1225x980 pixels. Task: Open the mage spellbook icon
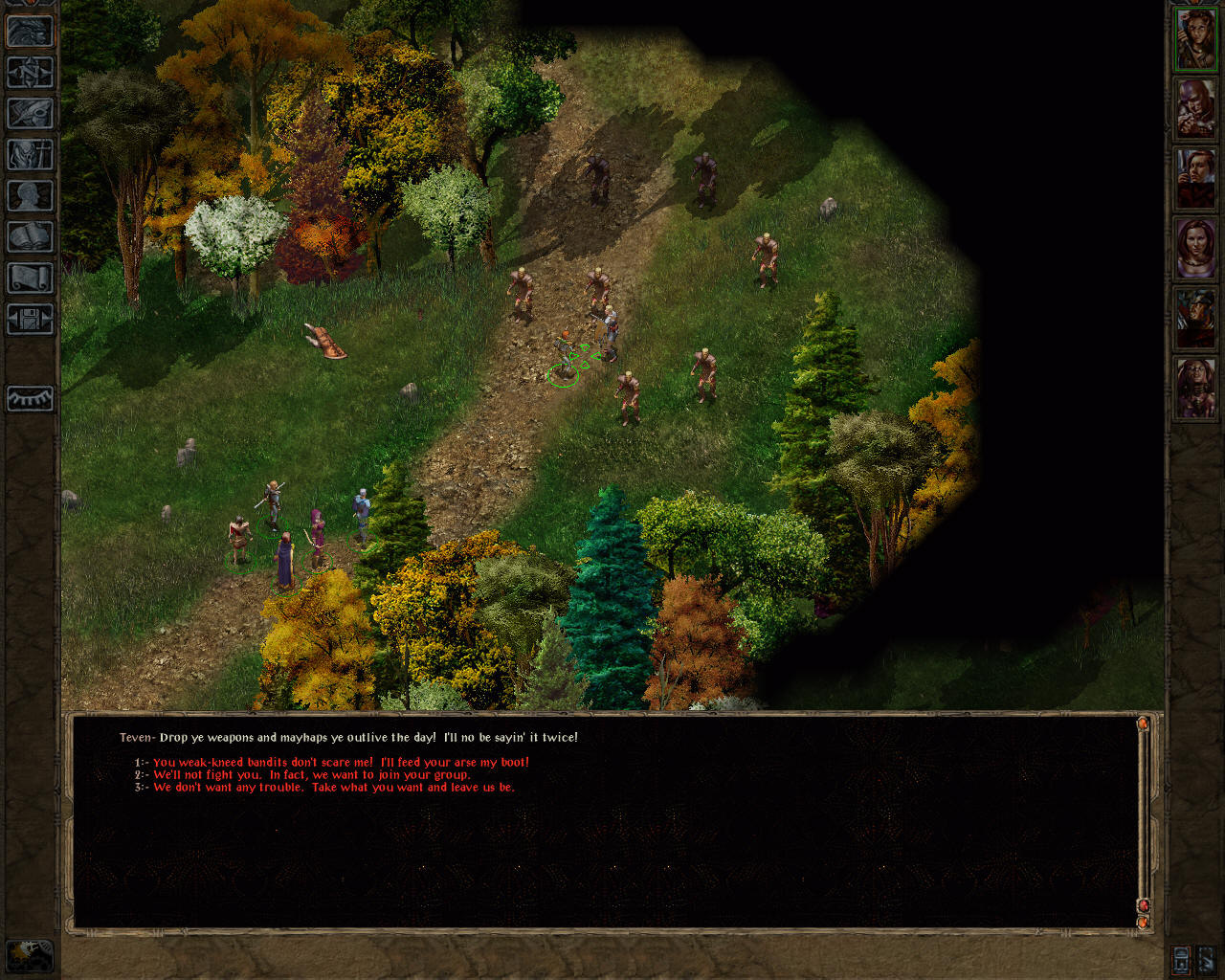click(31, 237)
